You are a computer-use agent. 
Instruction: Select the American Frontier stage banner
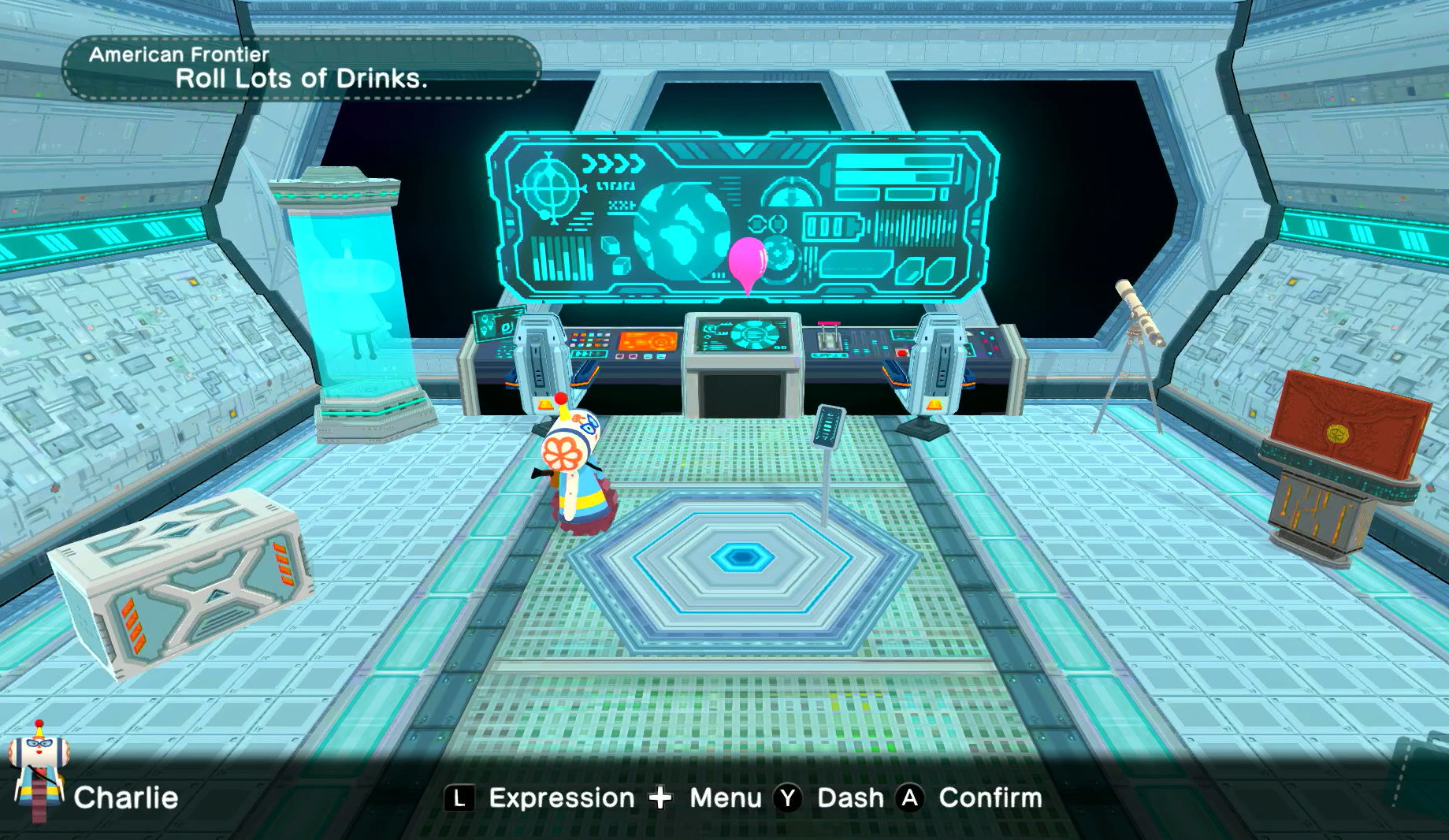(x=301, y=68)
